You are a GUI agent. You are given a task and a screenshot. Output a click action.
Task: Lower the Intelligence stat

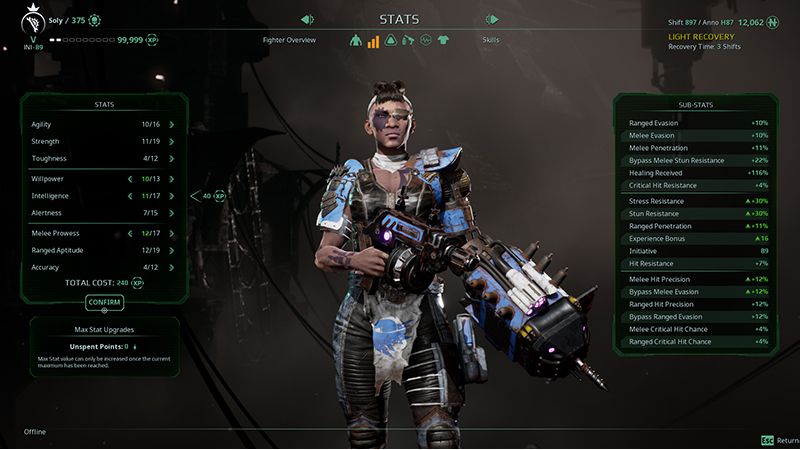pos(130,196)
